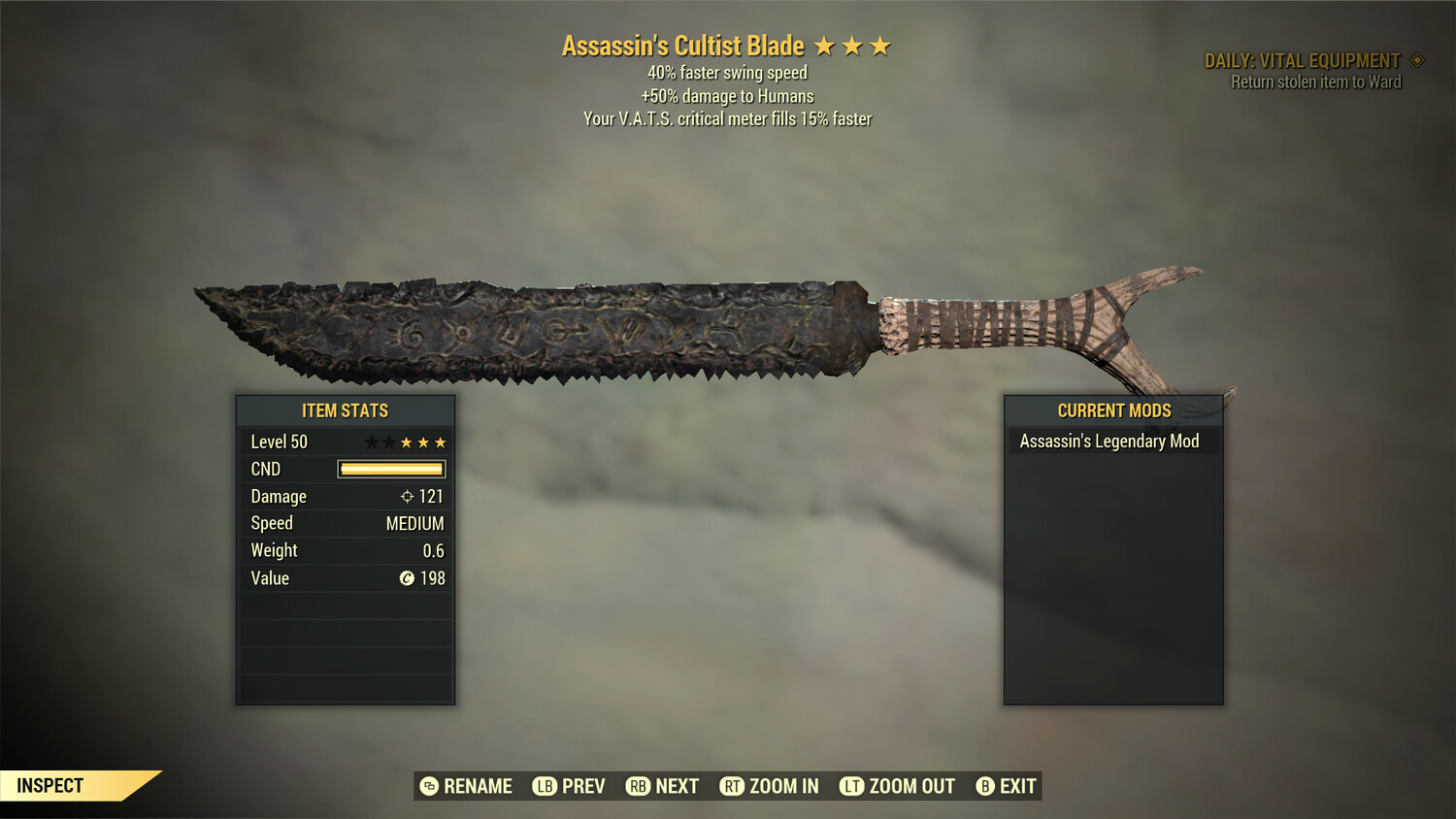The width and height of the screenshot is (1456, 819).
Task: Click the LB Prev button icon
Action: pos(545,786)
